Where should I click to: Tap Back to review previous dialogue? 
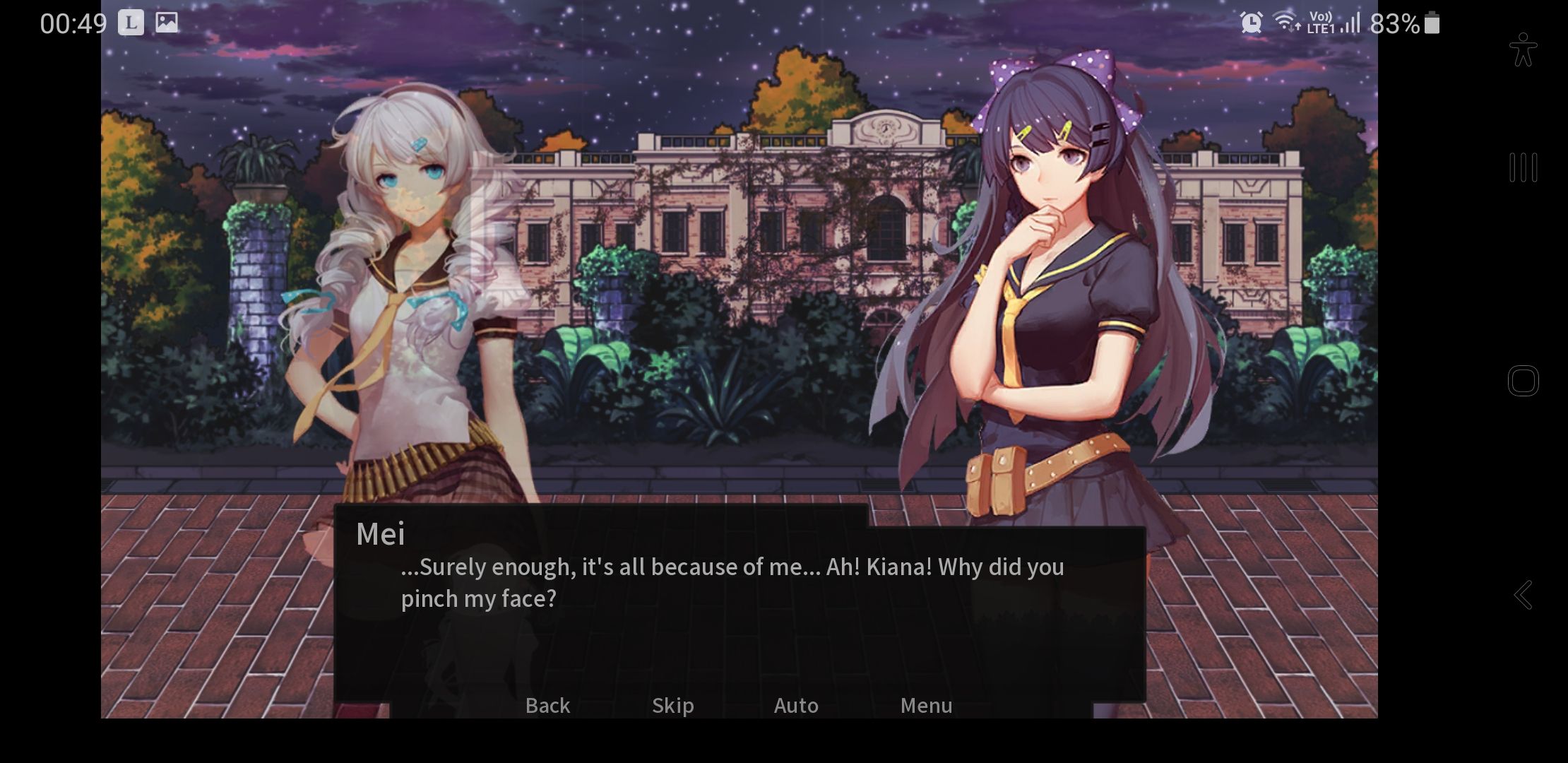click(x=547, y=704)
